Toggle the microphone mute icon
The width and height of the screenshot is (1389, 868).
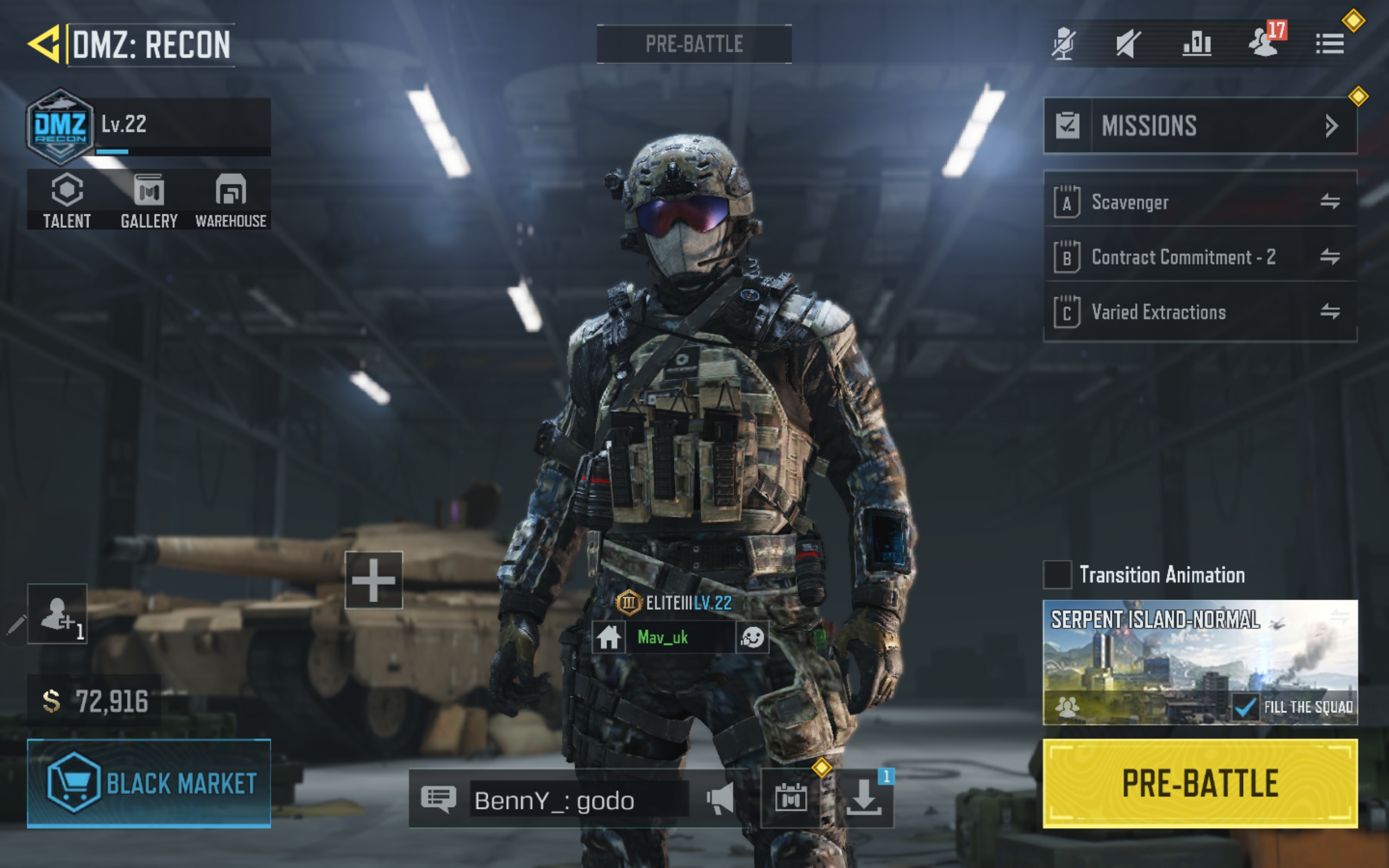[x=1063, y=43]
